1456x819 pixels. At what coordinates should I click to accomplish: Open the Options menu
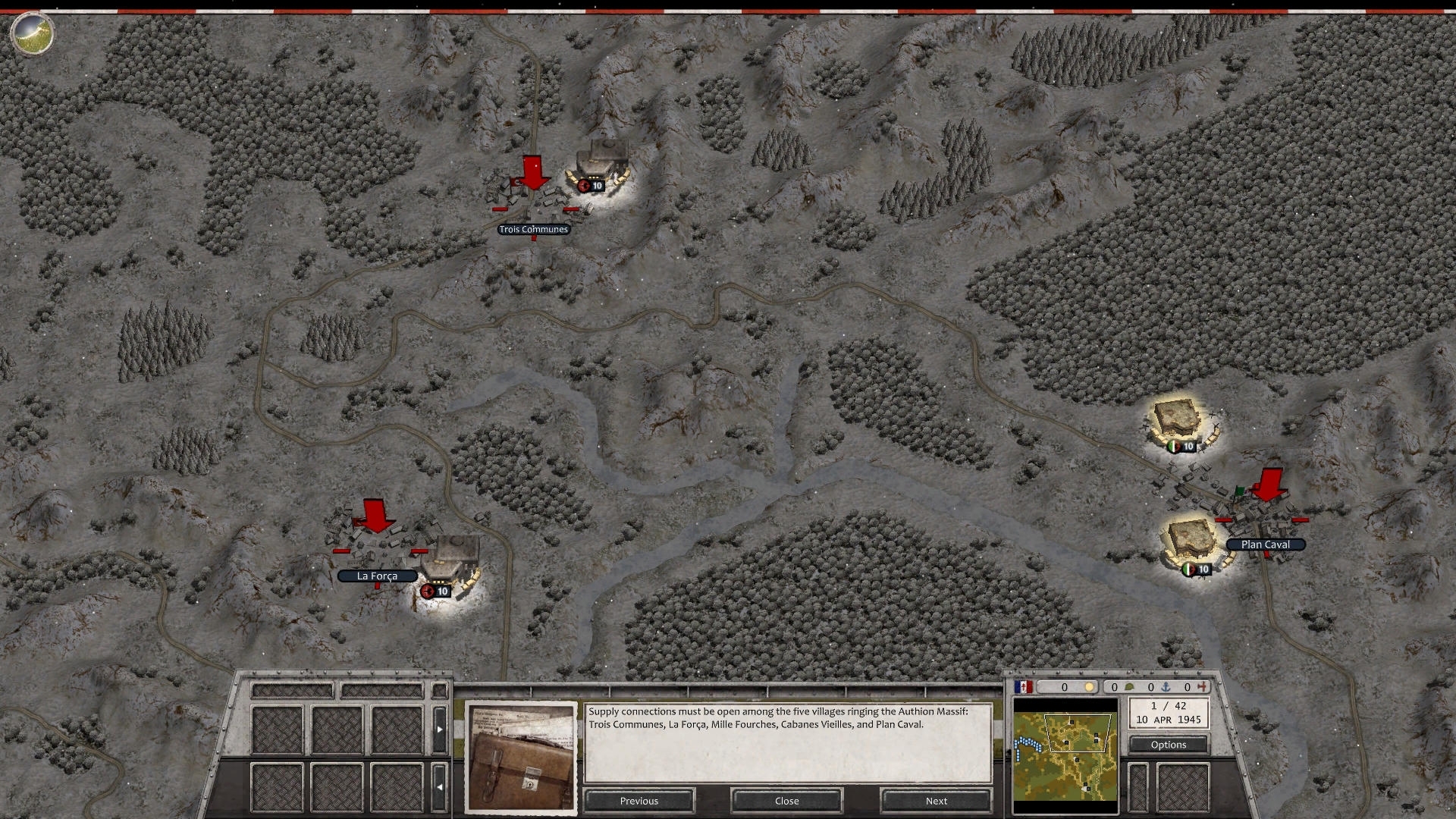1169,744
